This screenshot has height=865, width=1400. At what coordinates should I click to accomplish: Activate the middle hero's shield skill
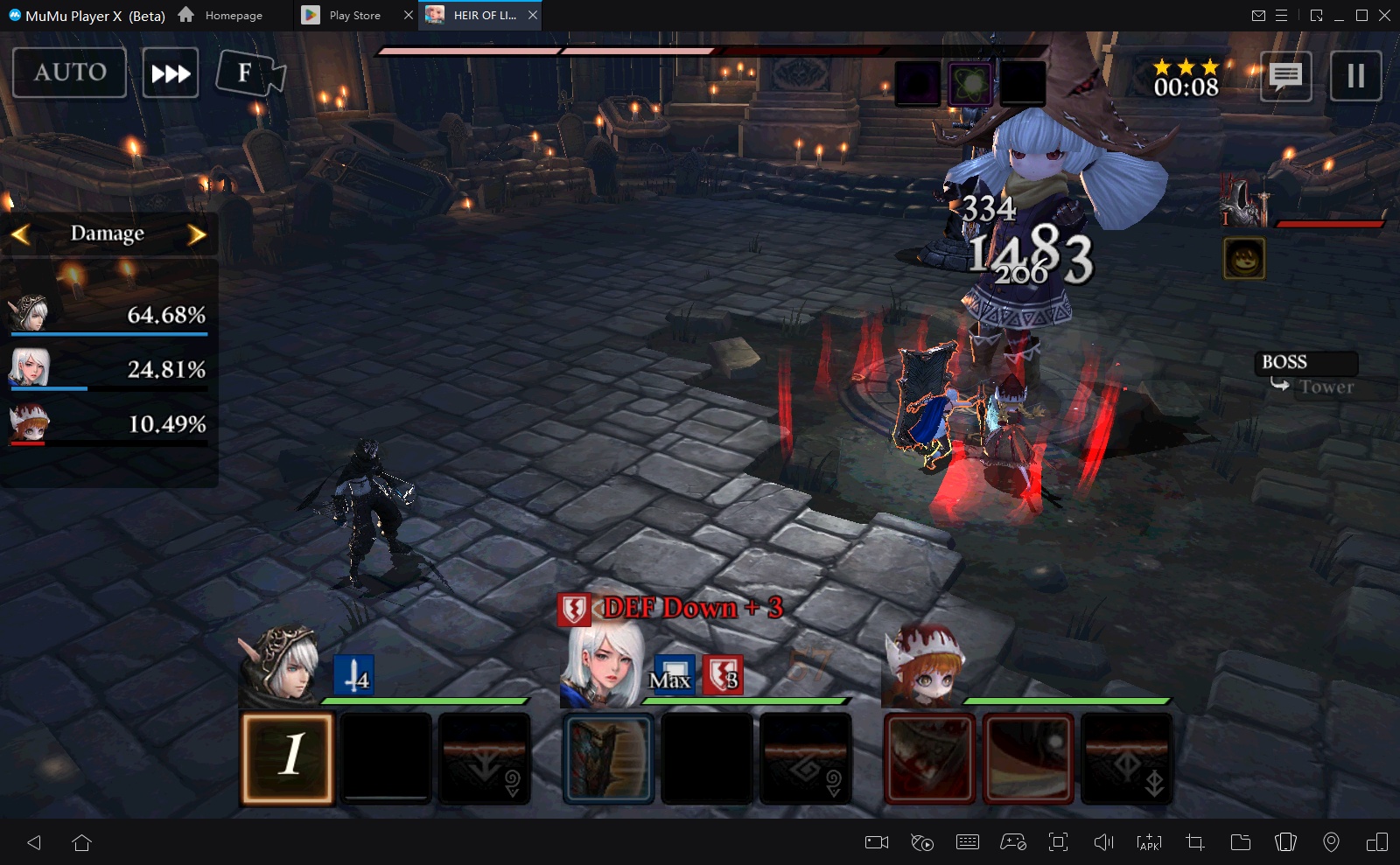tap(608, 757)
